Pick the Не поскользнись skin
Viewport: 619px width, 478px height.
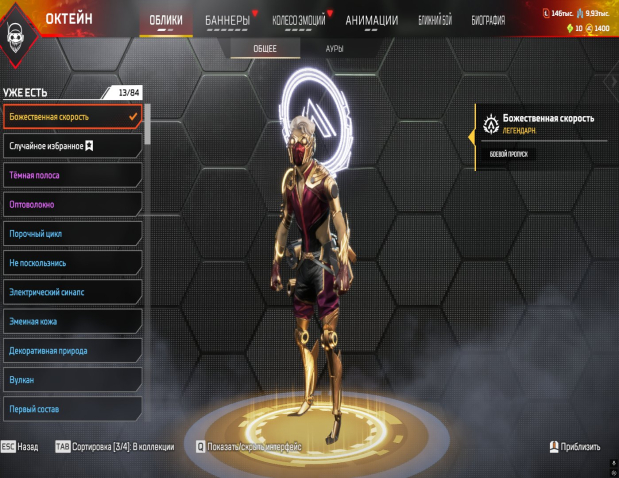pos(72,263)
